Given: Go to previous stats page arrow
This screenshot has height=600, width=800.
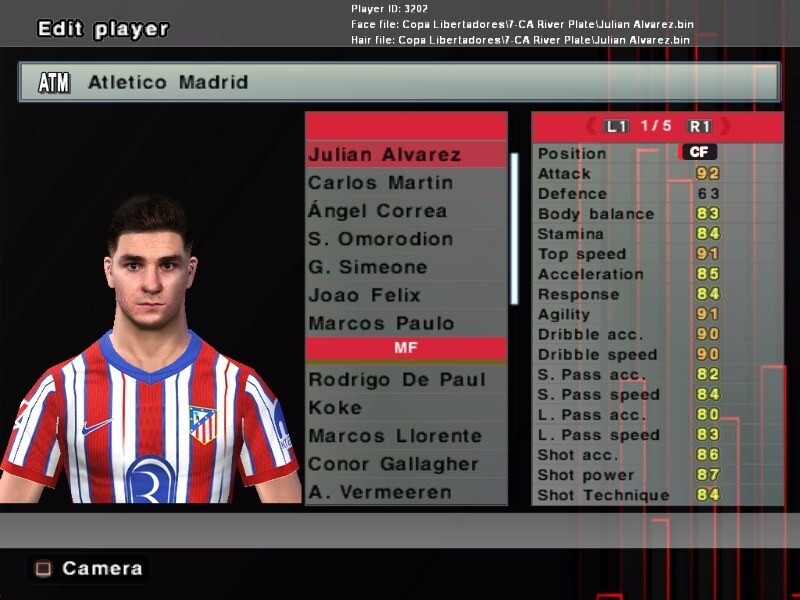Looking at the screenshot, I should click(590, 126).
